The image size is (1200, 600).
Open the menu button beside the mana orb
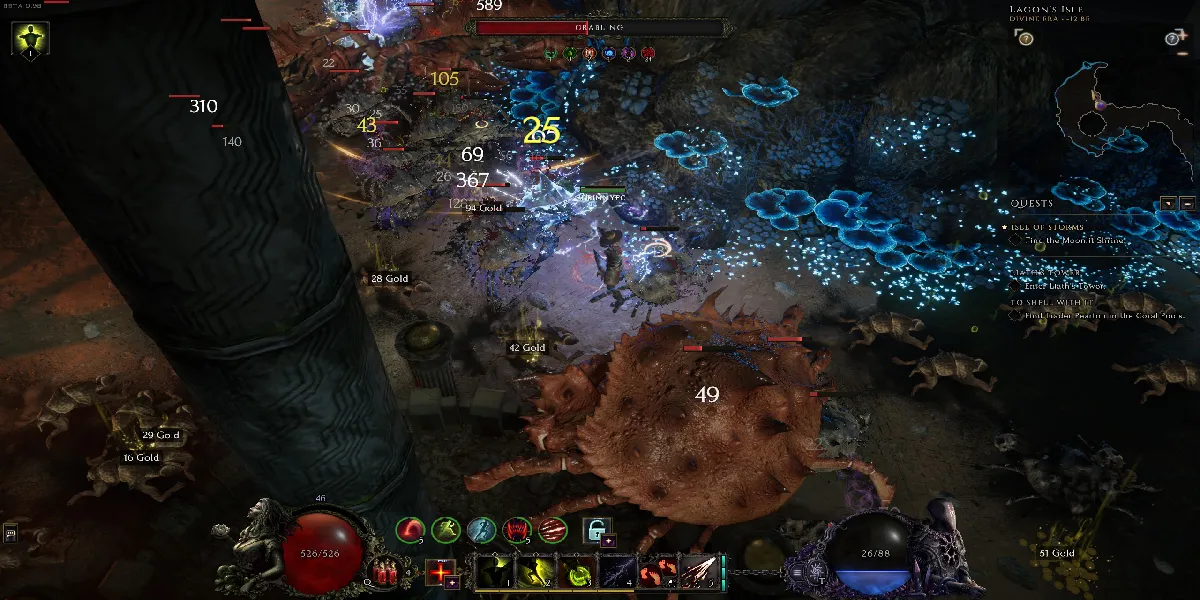(797, 572)
